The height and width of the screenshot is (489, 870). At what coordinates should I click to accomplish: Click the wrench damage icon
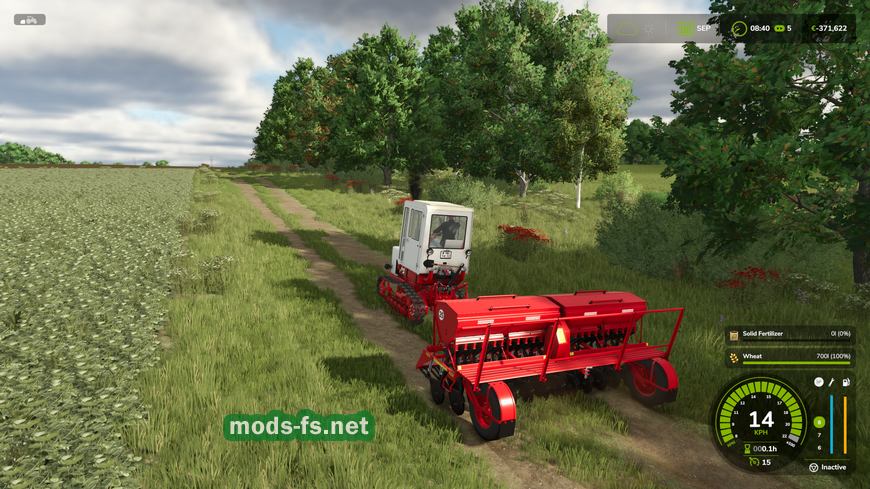(x=831, y=383)
